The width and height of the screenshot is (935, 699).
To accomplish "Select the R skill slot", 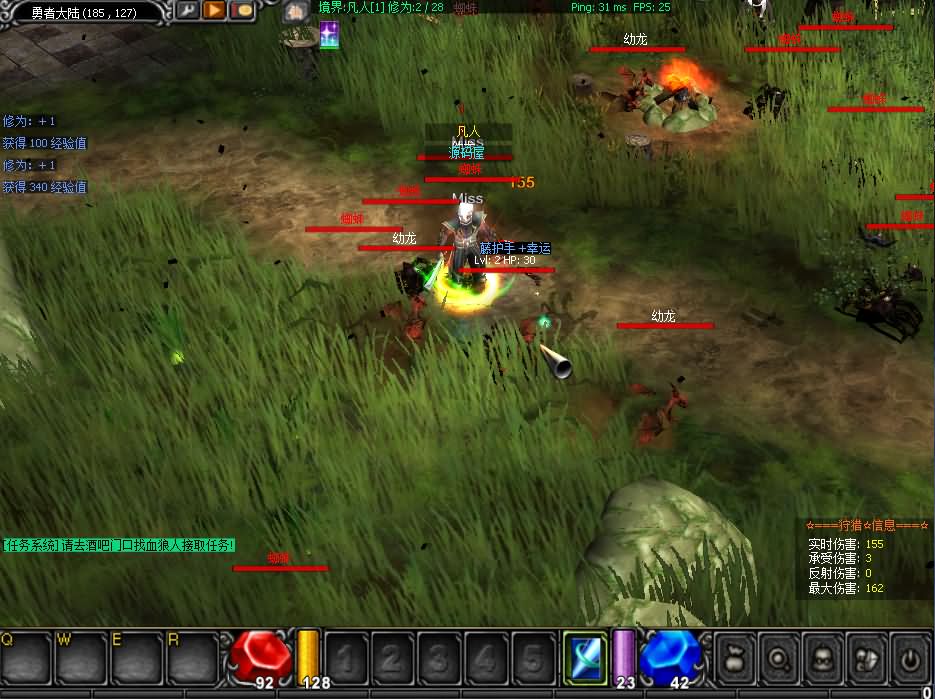I will 191,657.
